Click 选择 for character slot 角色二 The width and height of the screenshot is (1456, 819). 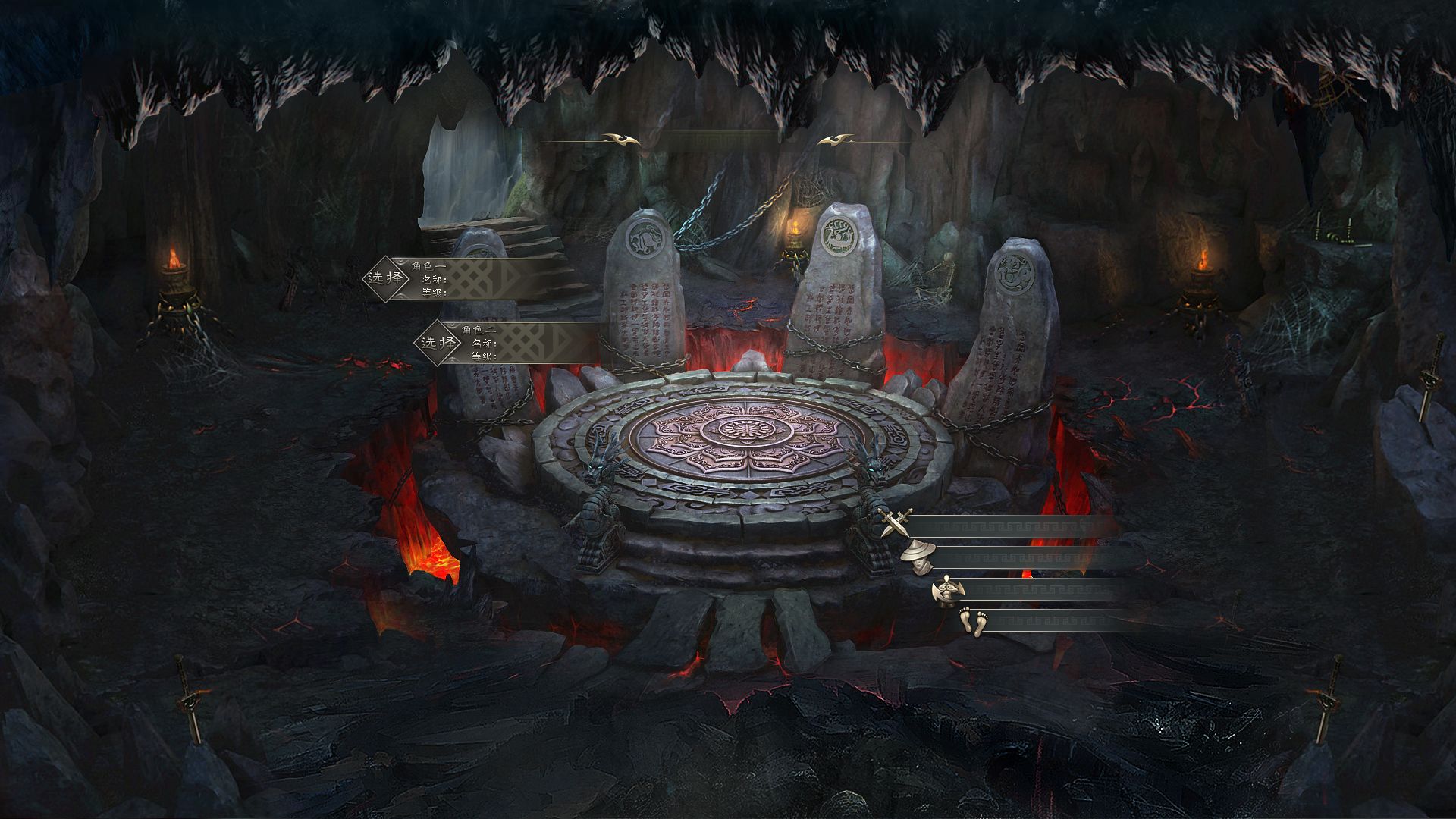438,342
